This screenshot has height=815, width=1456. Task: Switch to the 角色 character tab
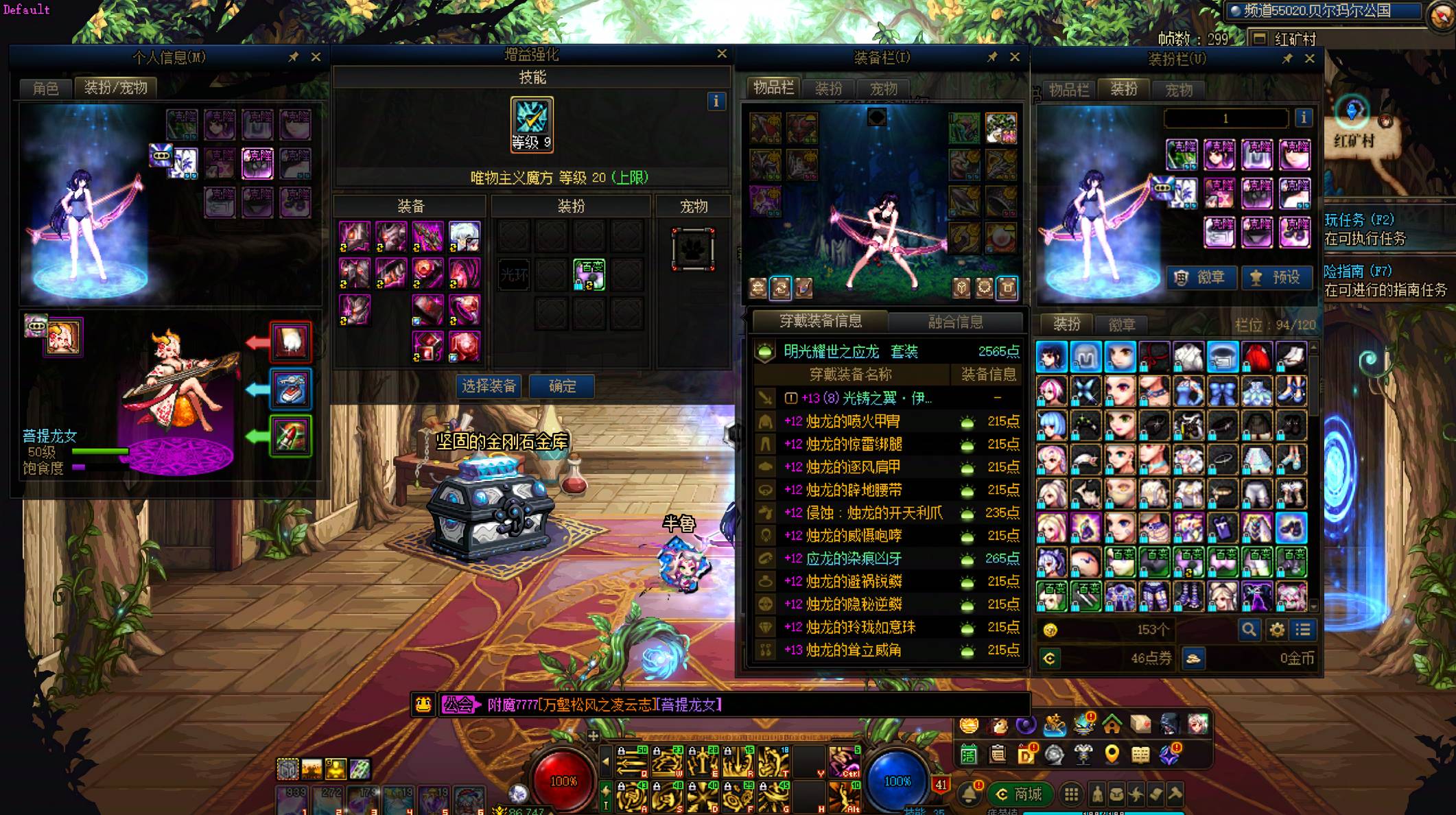(46, 88)
